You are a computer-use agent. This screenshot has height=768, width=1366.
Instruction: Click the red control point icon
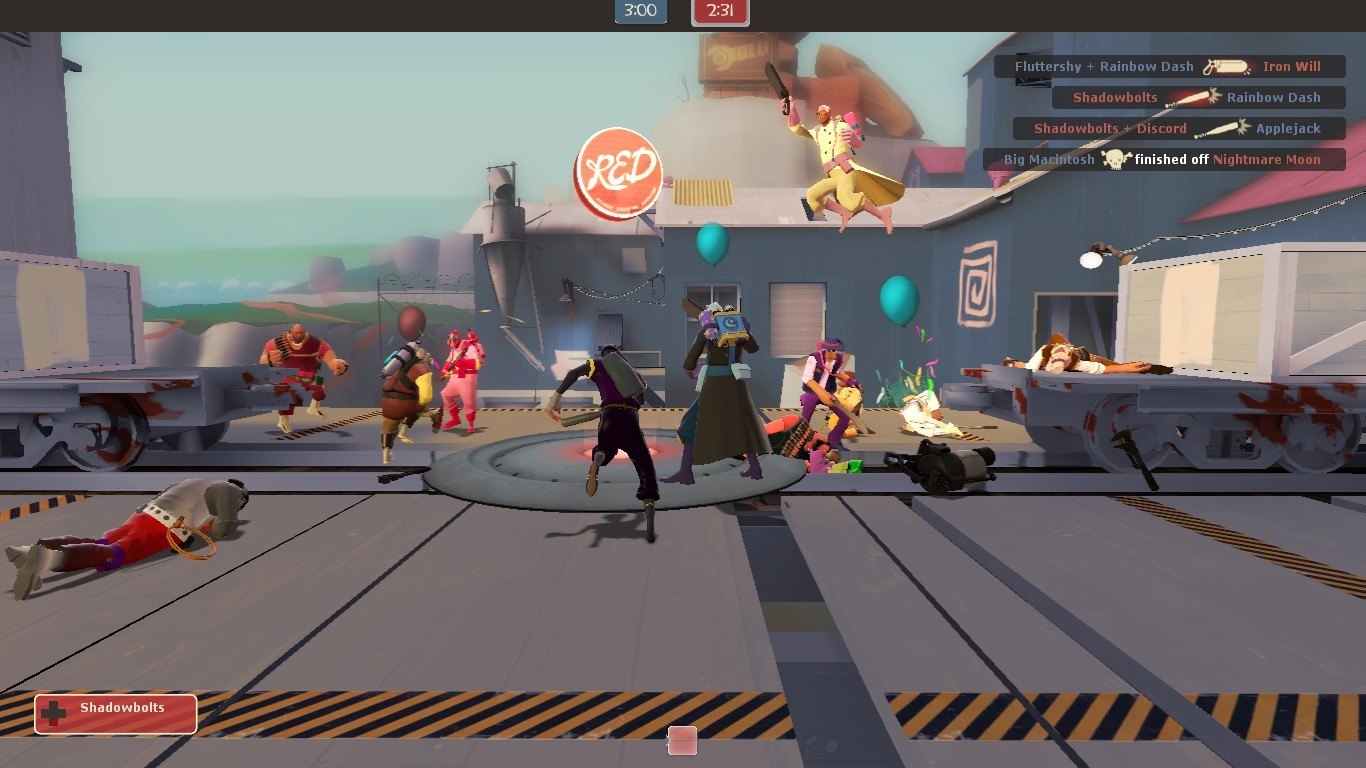pyautogui.click(x=682, y=740)
